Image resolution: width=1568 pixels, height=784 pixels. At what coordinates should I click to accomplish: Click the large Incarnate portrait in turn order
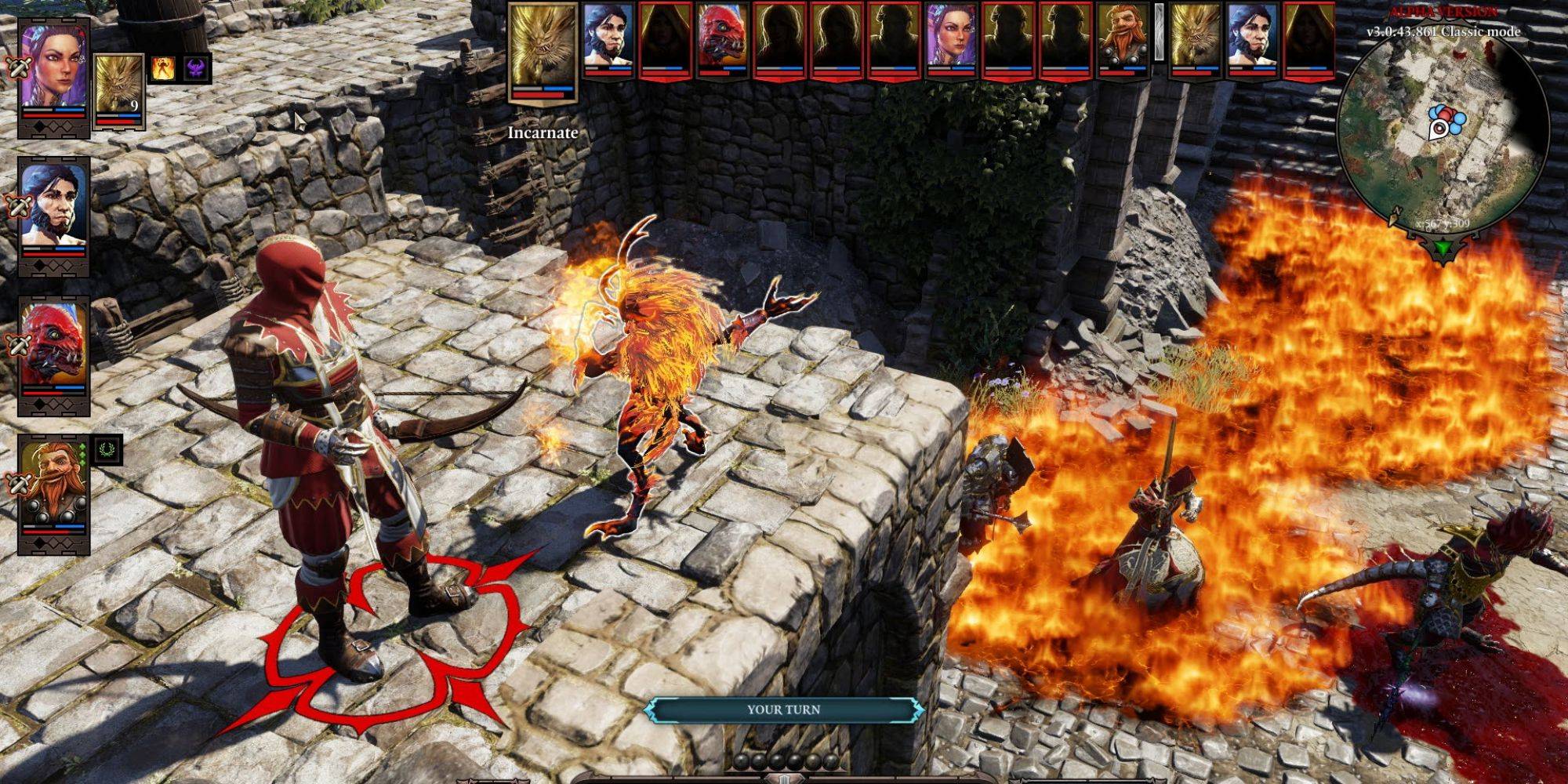543,47
